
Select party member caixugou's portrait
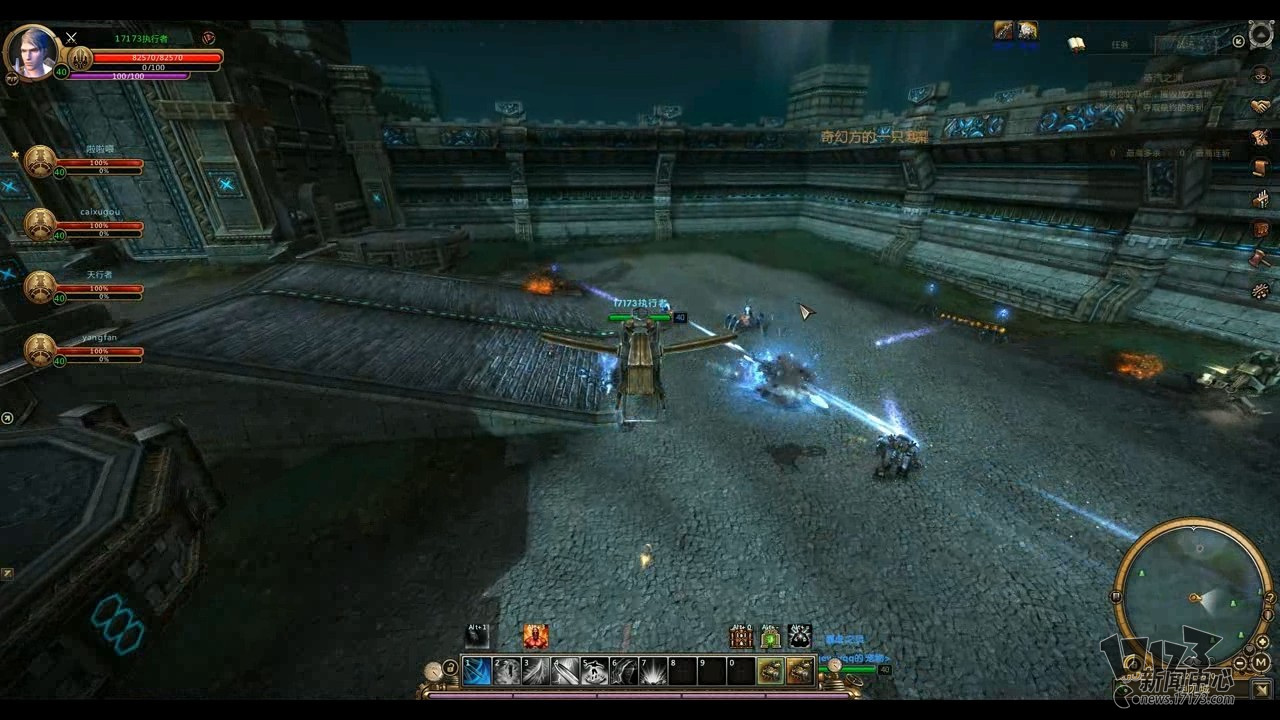point(40,222)
